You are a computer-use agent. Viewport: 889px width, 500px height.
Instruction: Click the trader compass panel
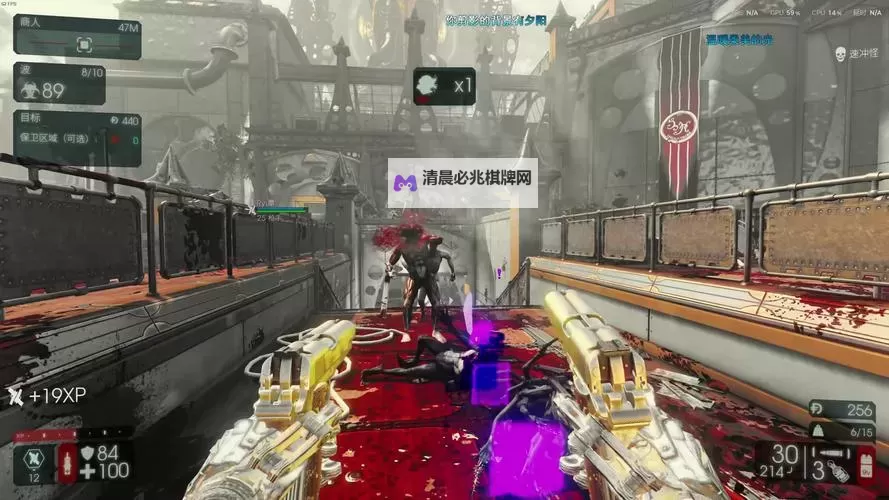point(77,37)
